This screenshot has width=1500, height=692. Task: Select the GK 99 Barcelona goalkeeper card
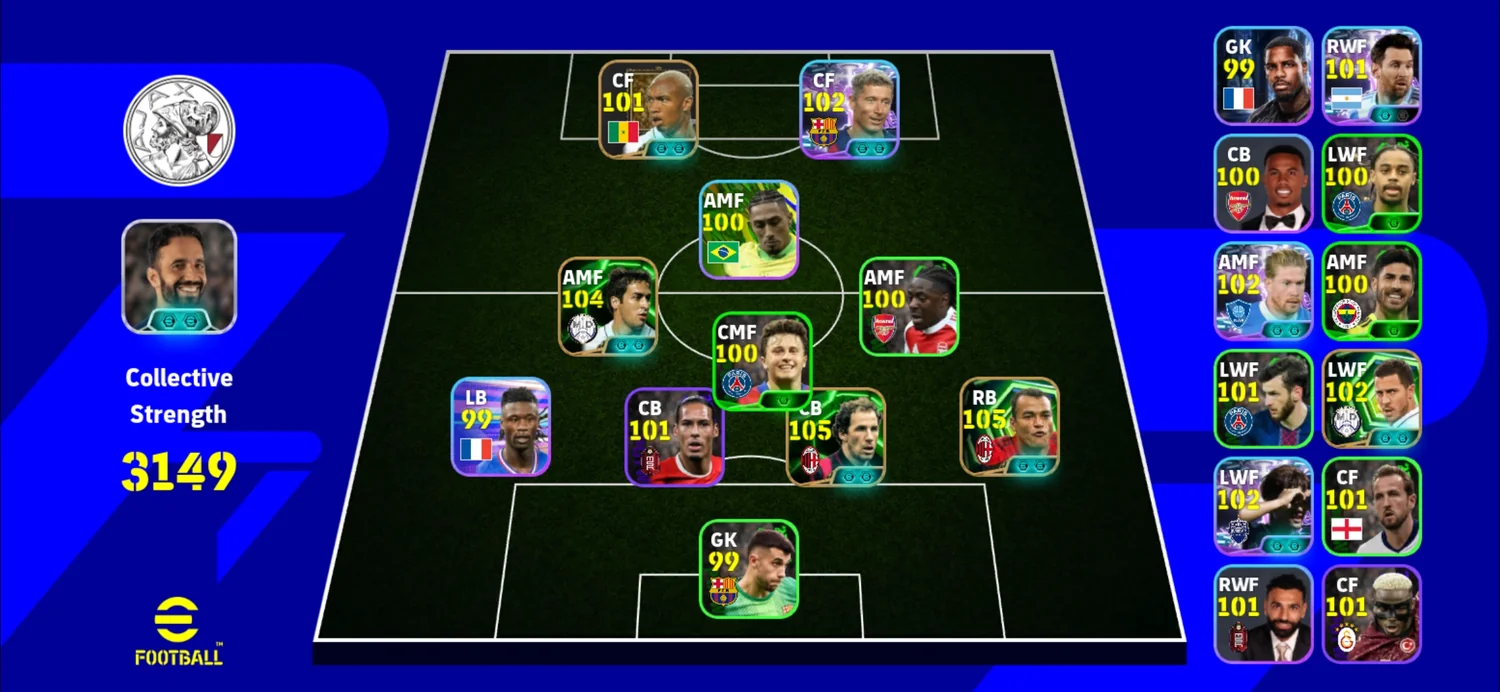coord(749,568)
